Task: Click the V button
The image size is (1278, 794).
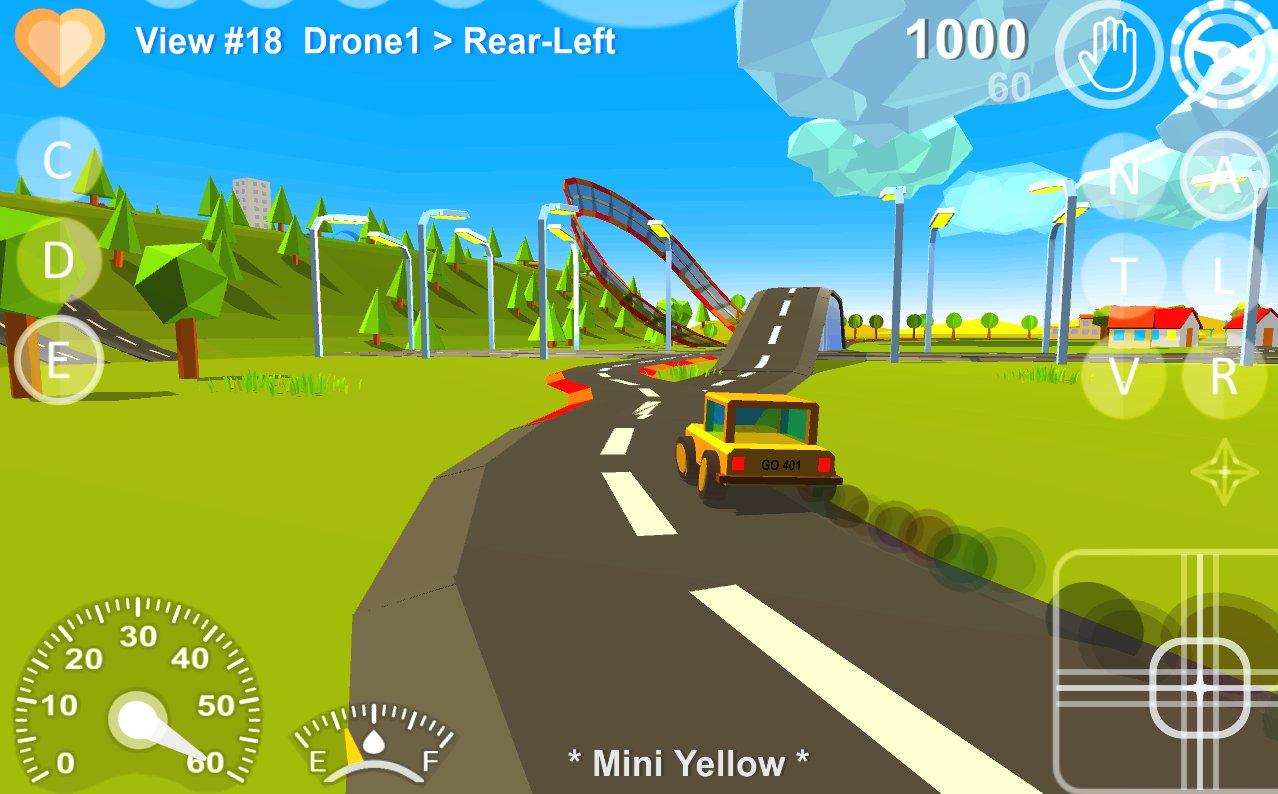Action: (1124, 376)
